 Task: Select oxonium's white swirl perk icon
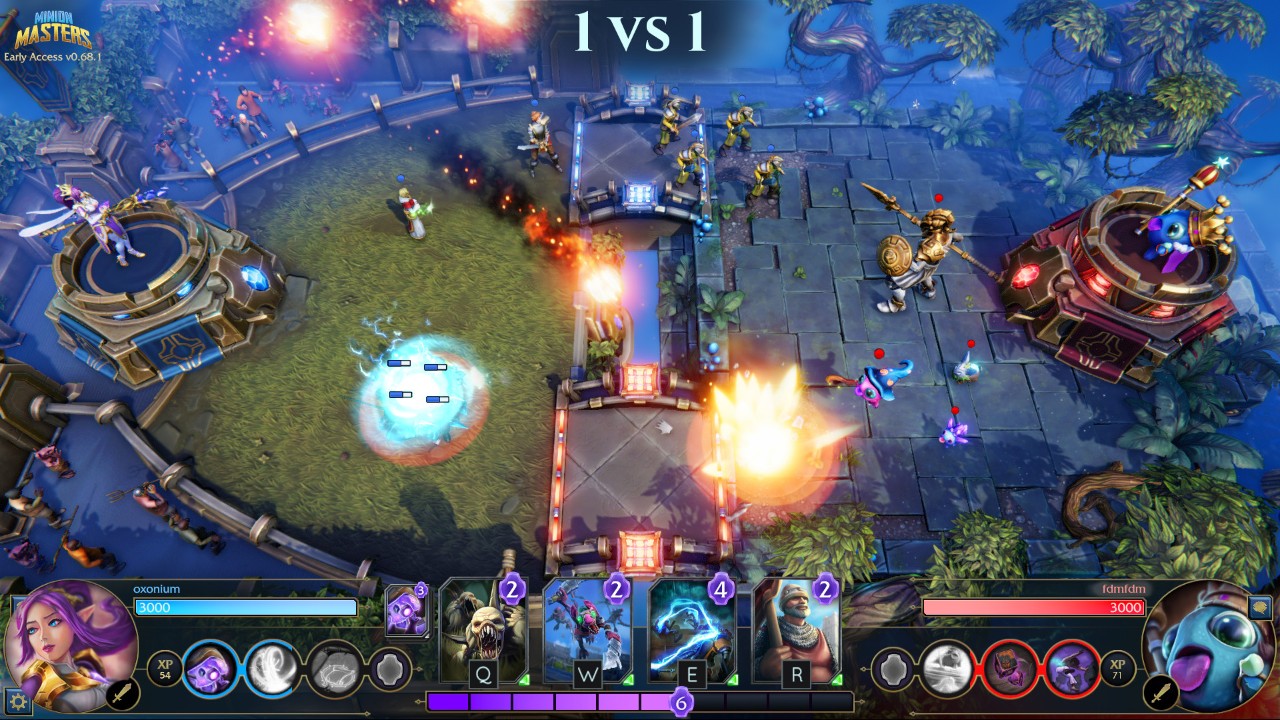(x=271, y=667)
